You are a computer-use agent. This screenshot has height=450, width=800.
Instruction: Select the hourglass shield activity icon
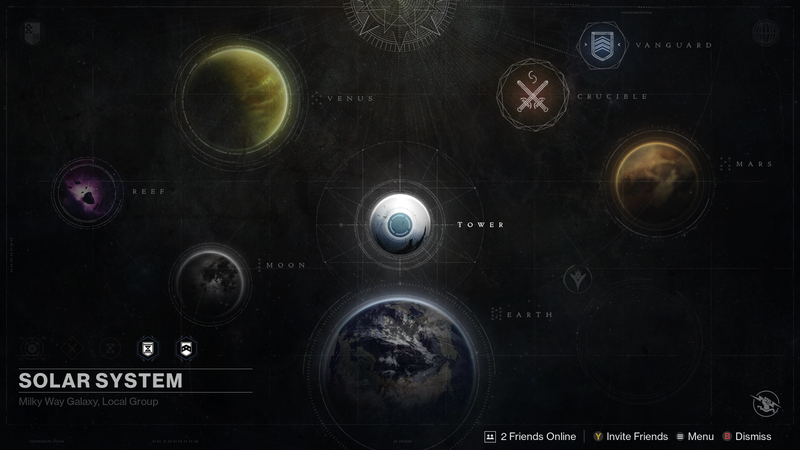point(144,348)
